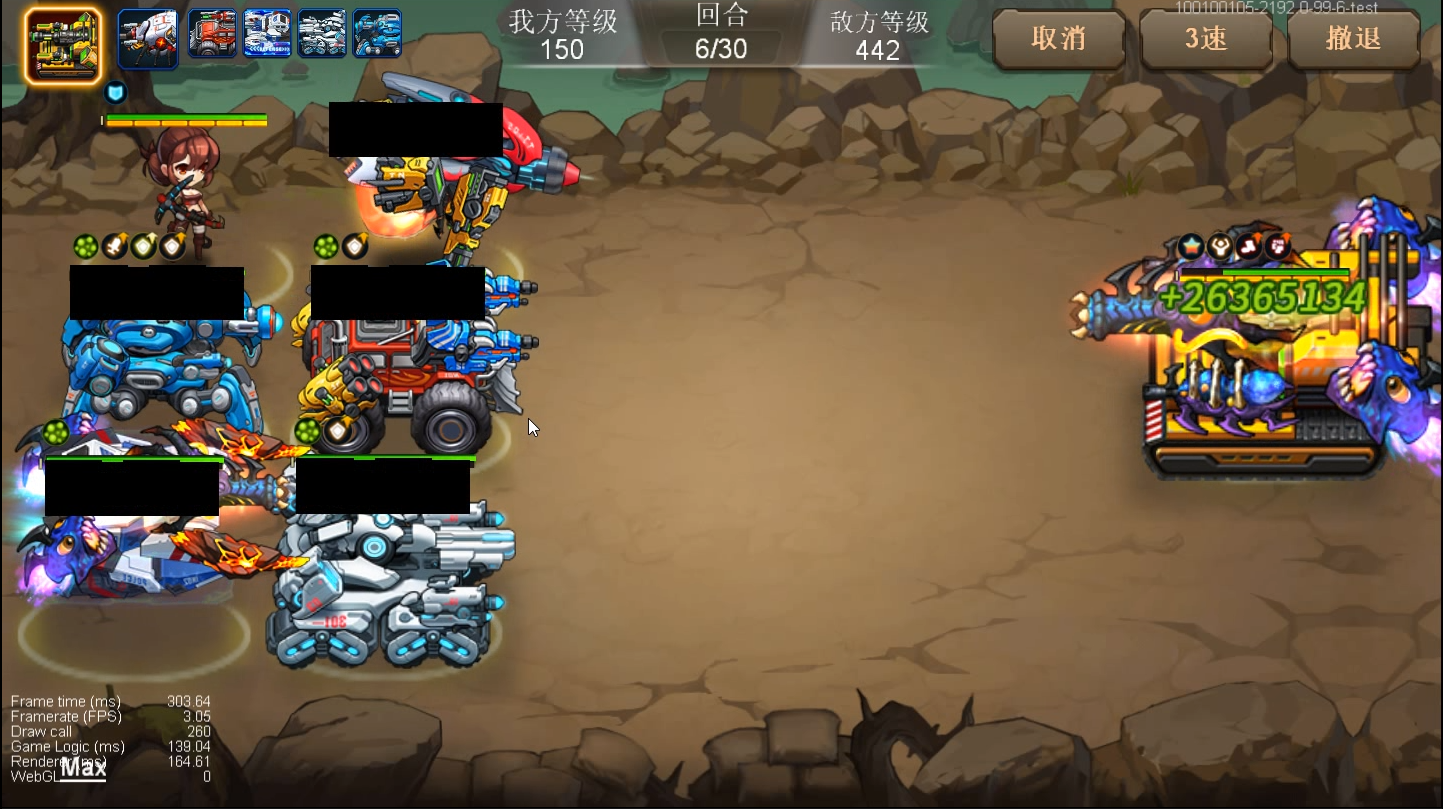Pick the white-blue defense unit portrait
Screen dimensions: 1443x809
(268, 34)
